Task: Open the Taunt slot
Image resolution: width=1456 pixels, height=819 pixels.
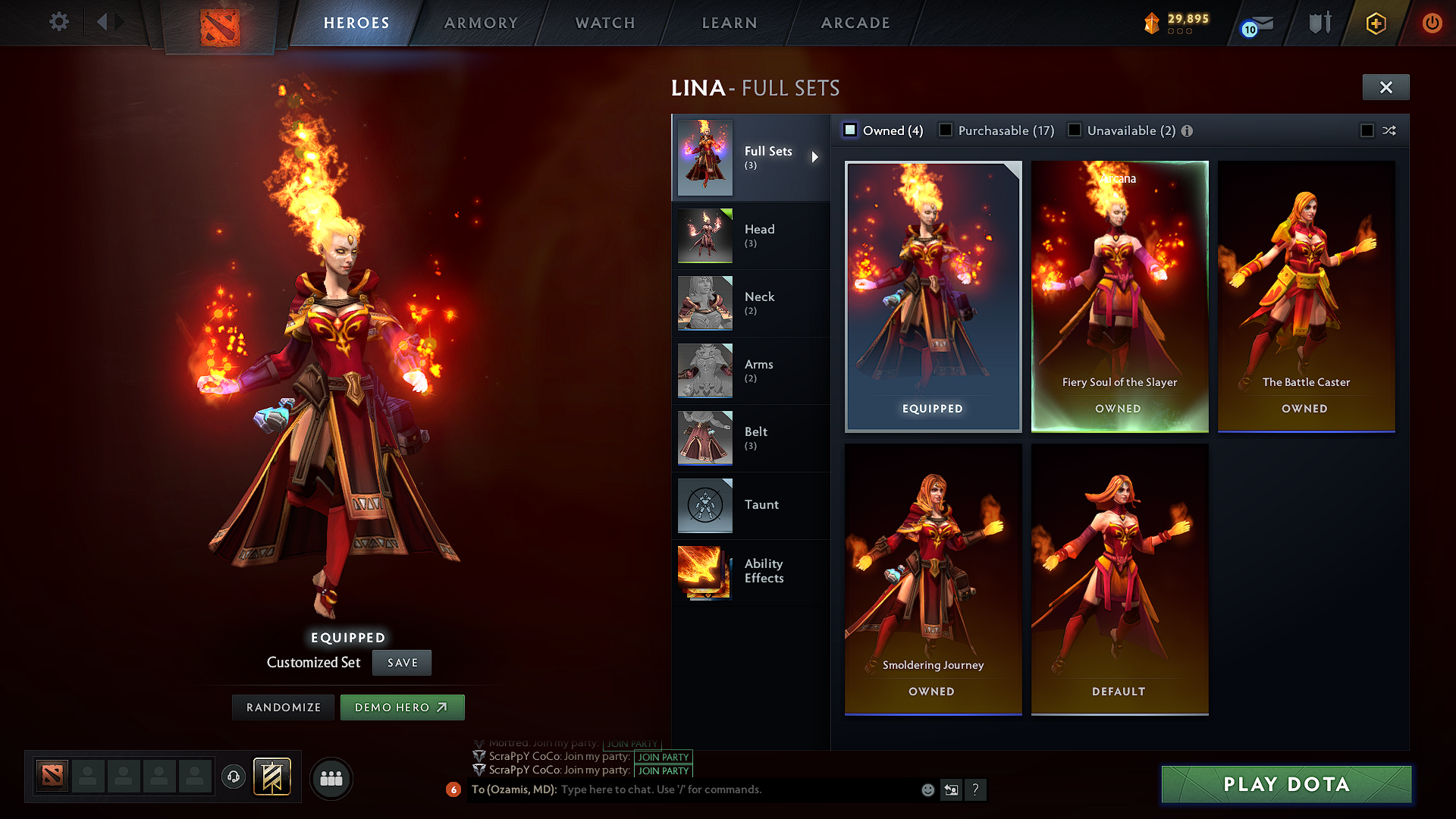Action: coord(751,505)
